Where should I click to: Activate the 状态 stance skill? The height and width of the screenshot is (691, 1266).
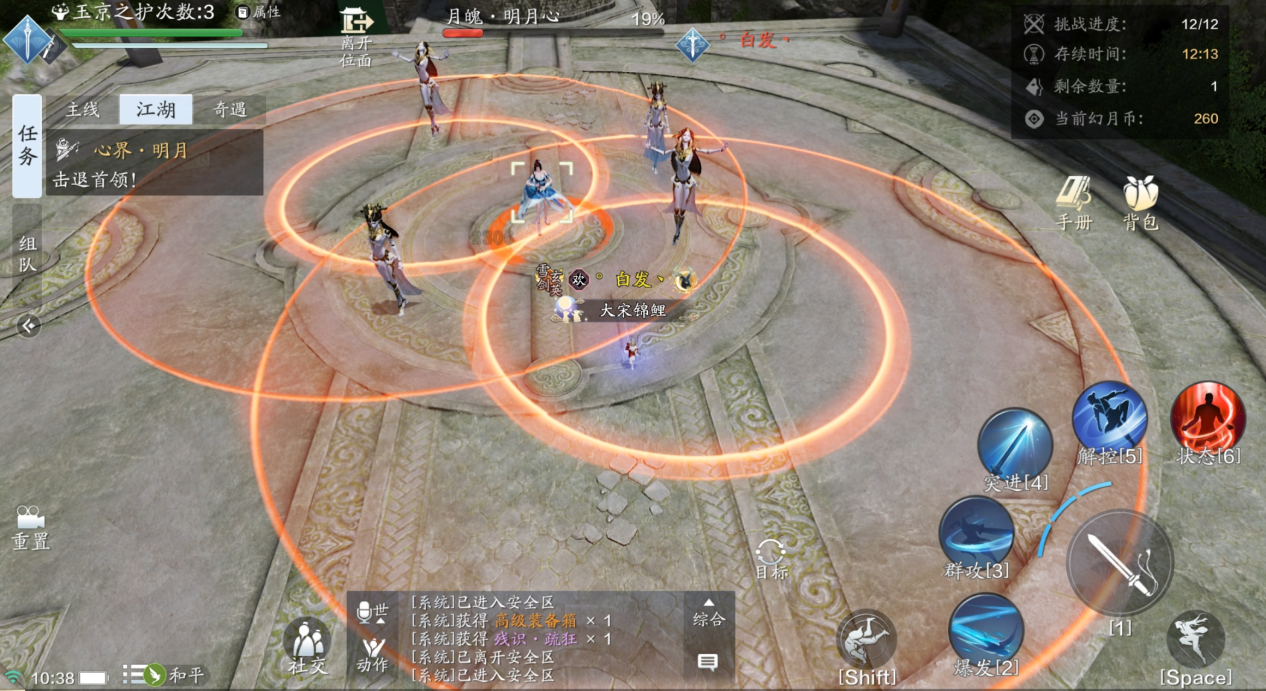click(x=1208, y=419)
